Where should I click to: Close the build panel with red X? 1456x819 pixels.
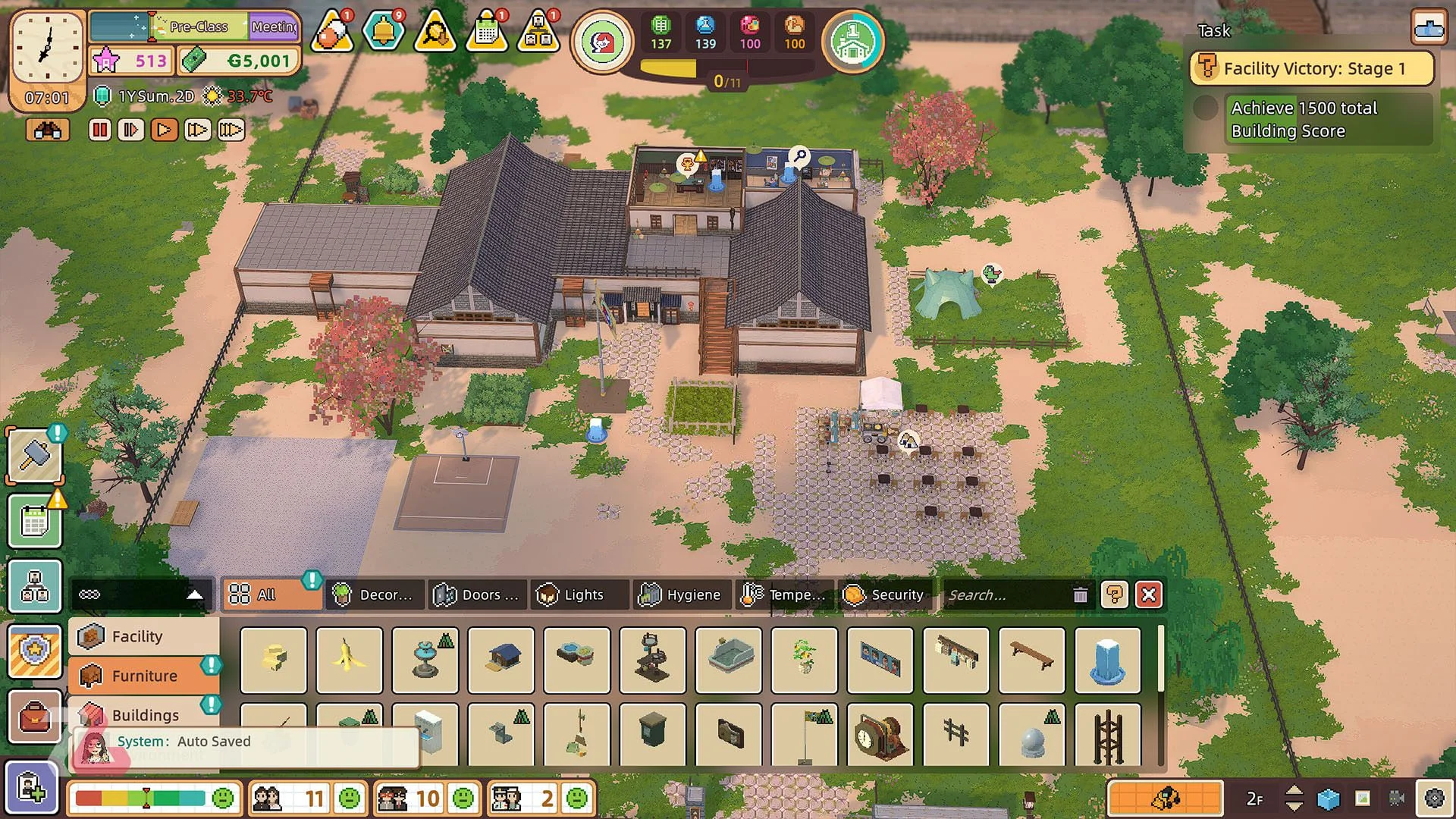point(1149,595)
